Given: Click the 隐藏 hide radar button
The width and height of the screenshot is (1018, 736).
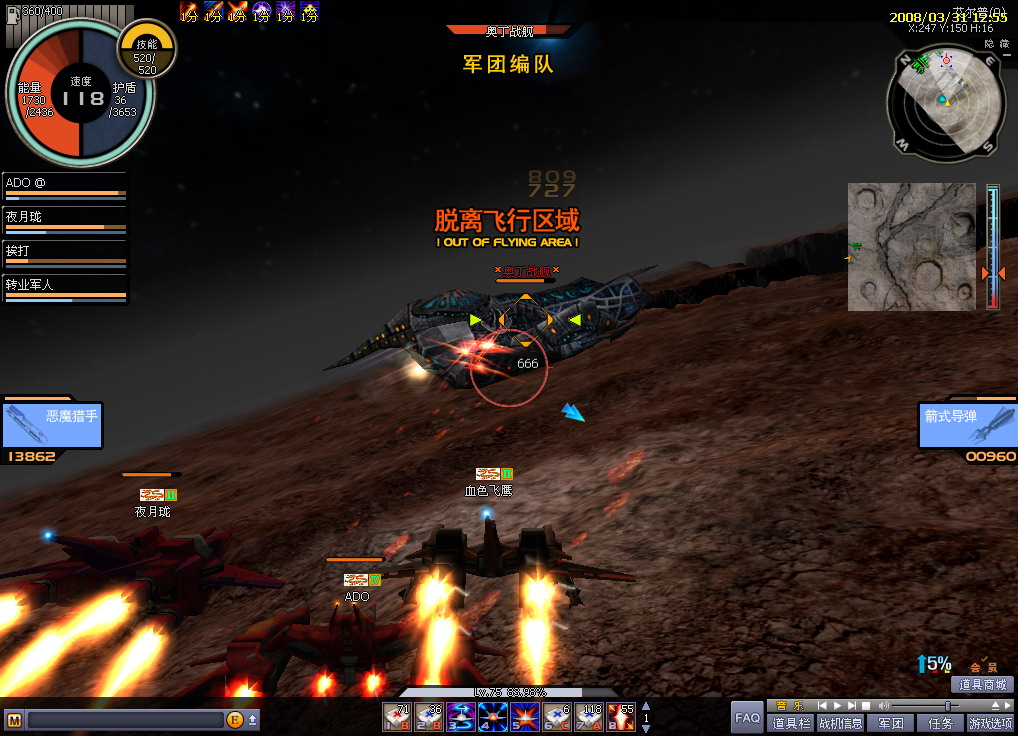Looking at the screenshot, I should pos(997,44).
